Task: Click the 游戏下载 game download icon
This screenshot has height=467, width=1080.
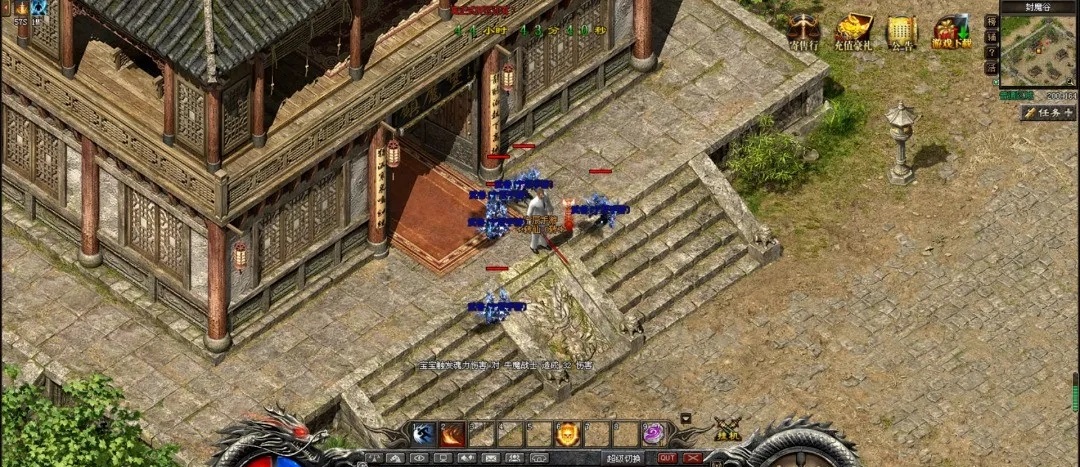Action: pos(951,31)
